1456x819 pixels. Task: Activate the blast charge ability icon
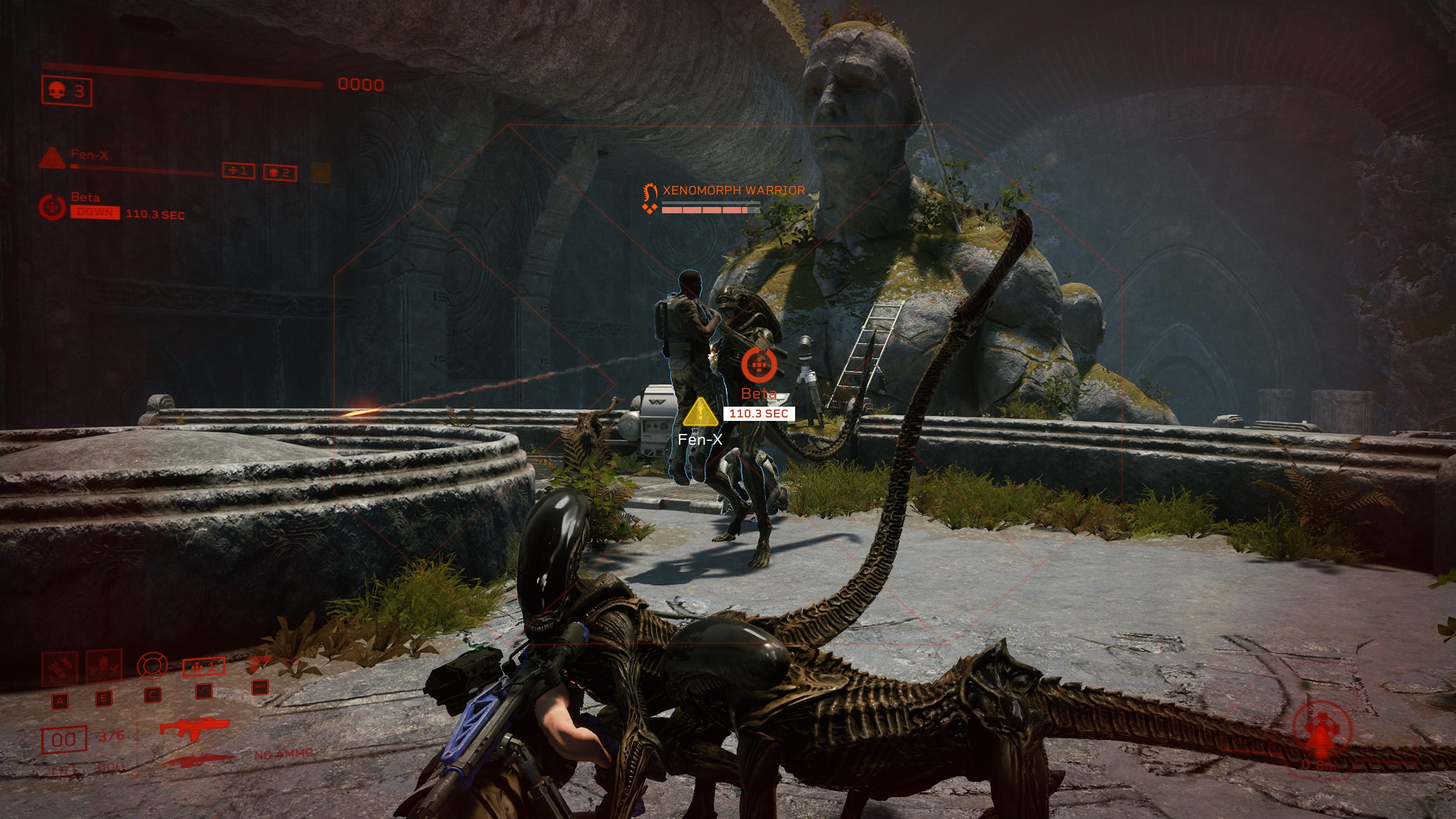point(104,667)
